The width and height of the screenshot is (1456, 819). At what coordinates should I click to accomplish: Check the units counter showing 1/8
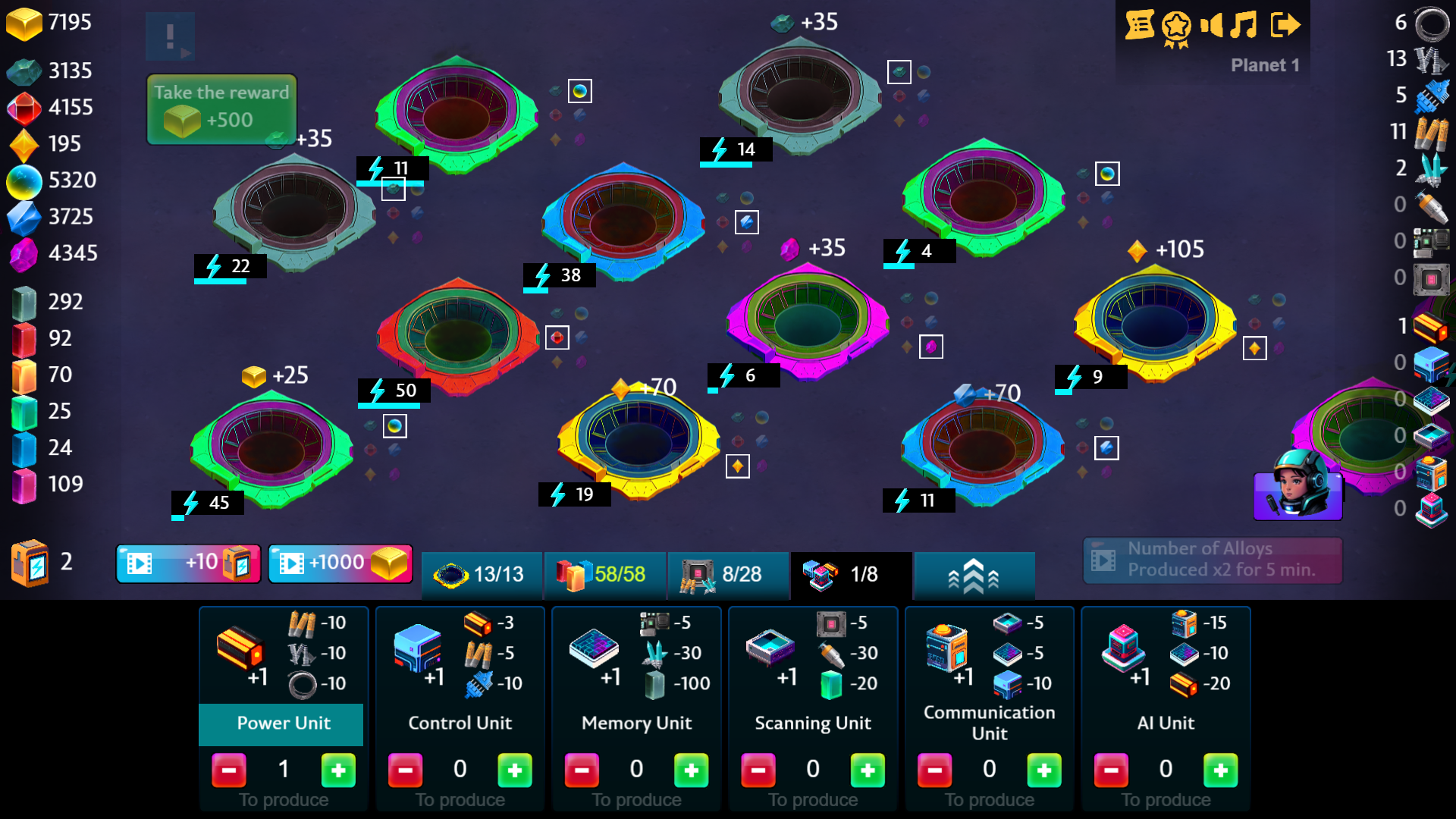849,576
